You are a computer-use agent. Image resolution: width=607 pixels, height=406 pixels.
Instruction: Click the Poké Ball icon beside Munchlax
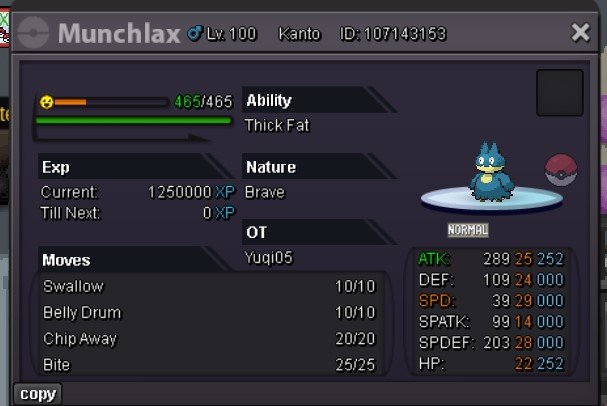pyautogui.click(x=562, y=170)
